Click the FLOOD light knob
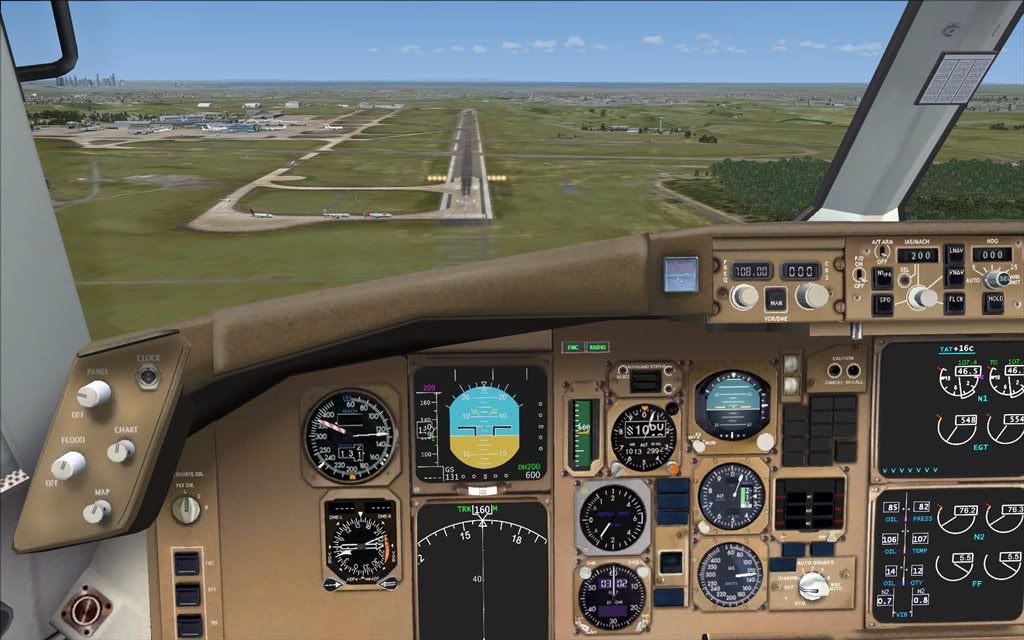Image resolution: width=1024 pixels, height=640 pixels. coord(68,465)
